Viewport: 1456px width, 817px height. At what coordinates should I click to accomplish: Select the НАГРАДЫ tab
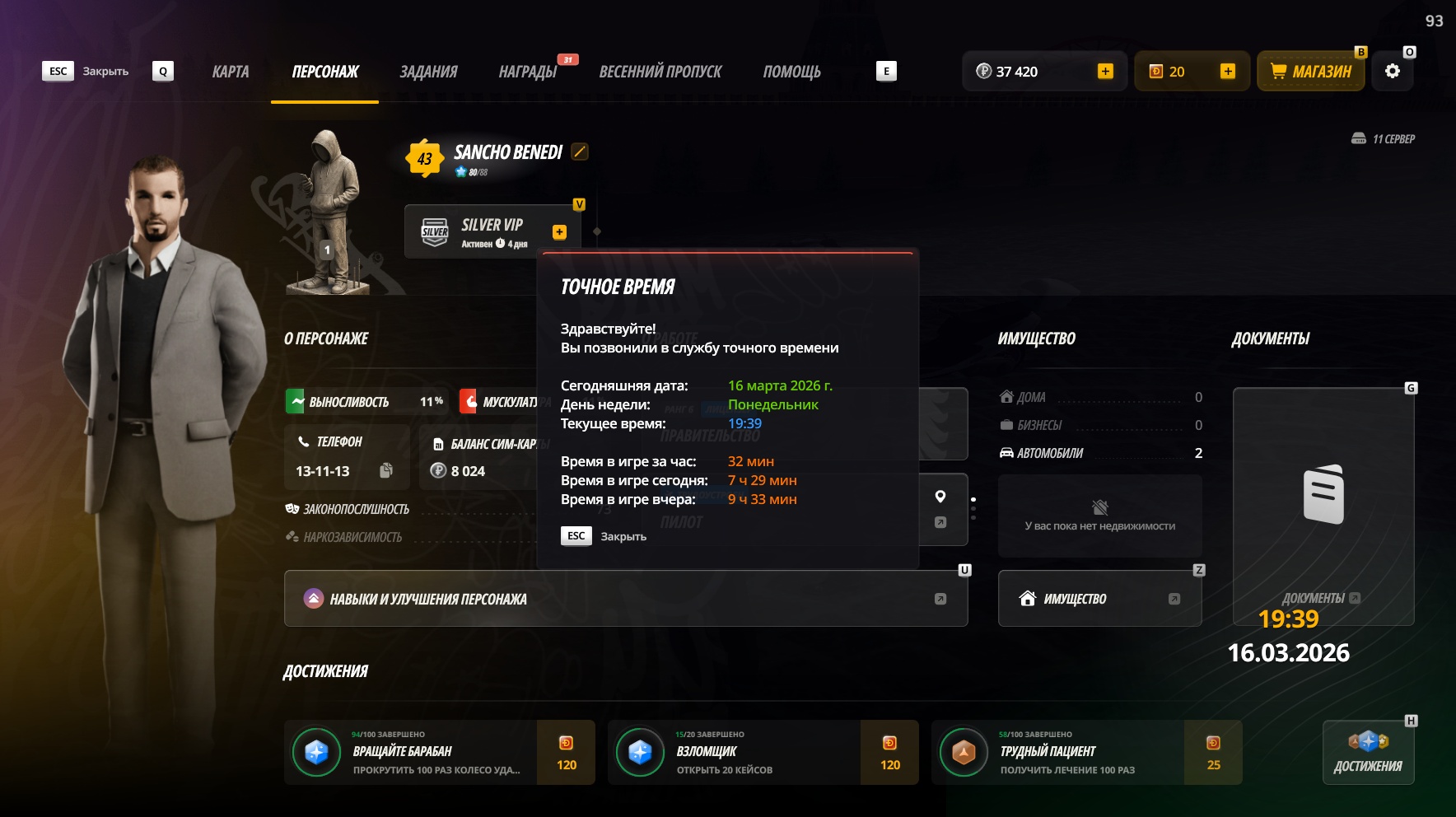point(528,72)
